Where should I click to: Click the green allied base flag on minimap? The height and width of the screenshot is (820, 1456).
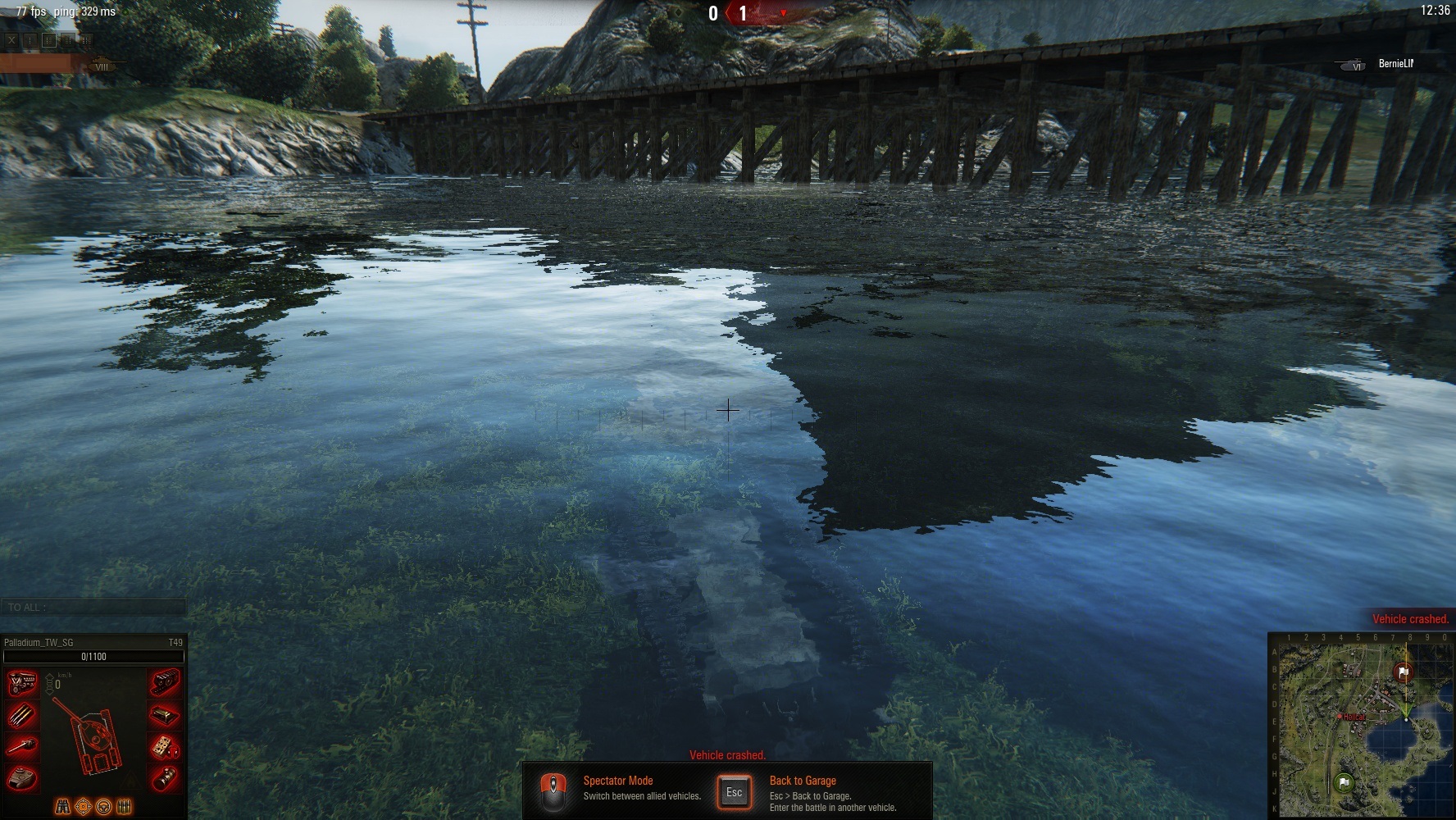click(x=1343, y=781)
